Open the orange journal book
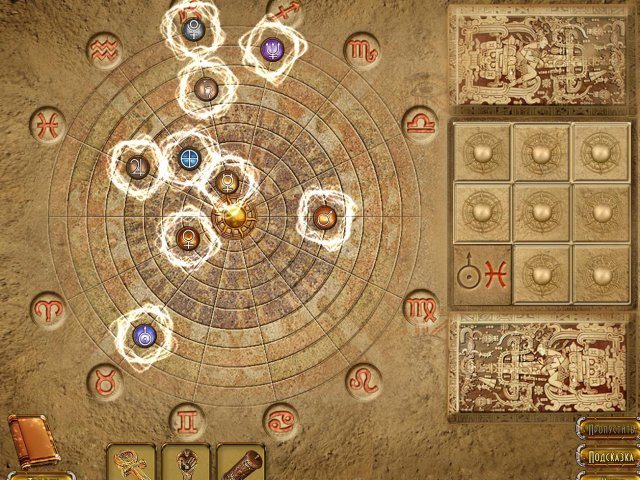Screen dimensions: 640x480 [30, 441]
